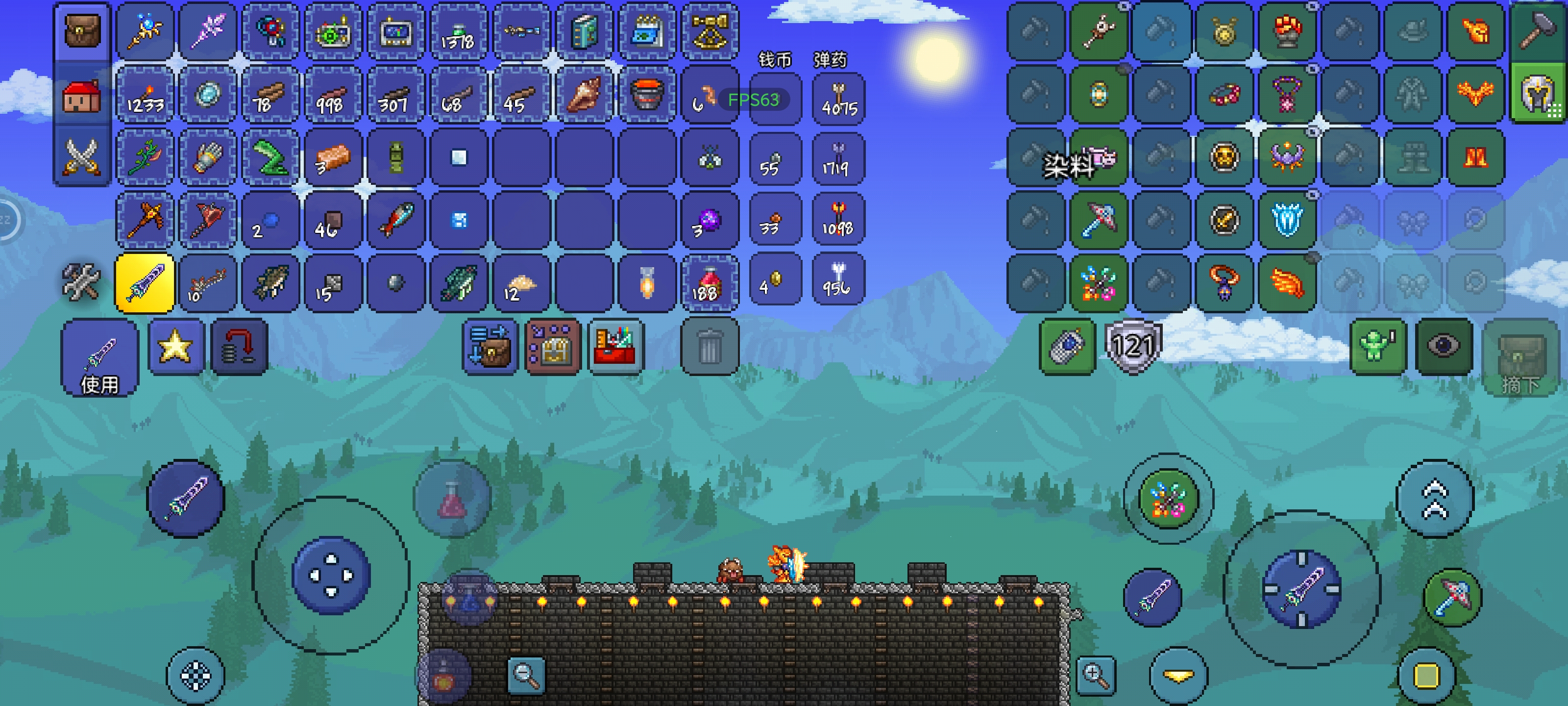Select the seashell inventory item
The width and height of the screenshot is (1568, 706).
pos(584,95)
